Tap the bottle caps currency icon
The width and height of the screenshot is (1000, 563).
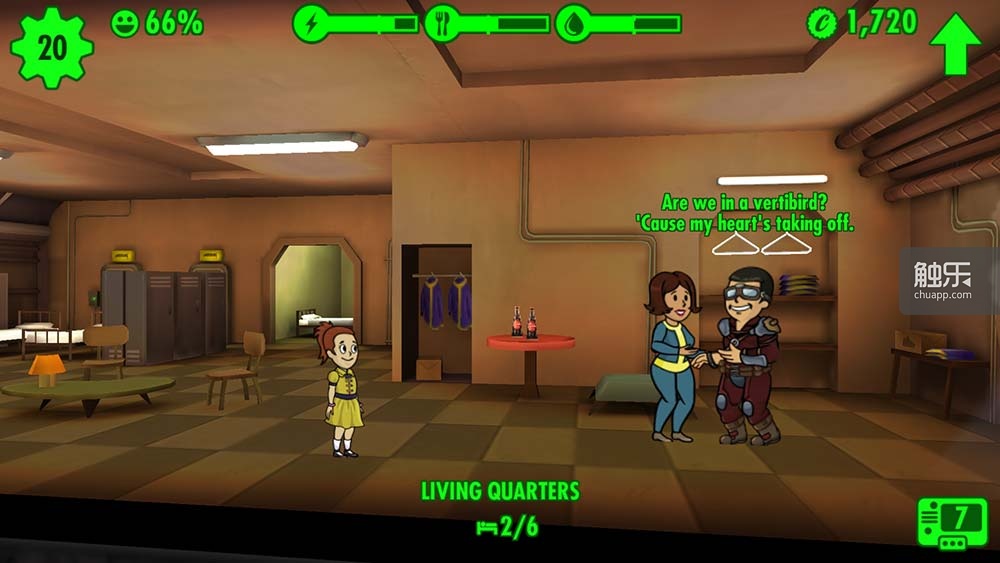tap(821, 23)
